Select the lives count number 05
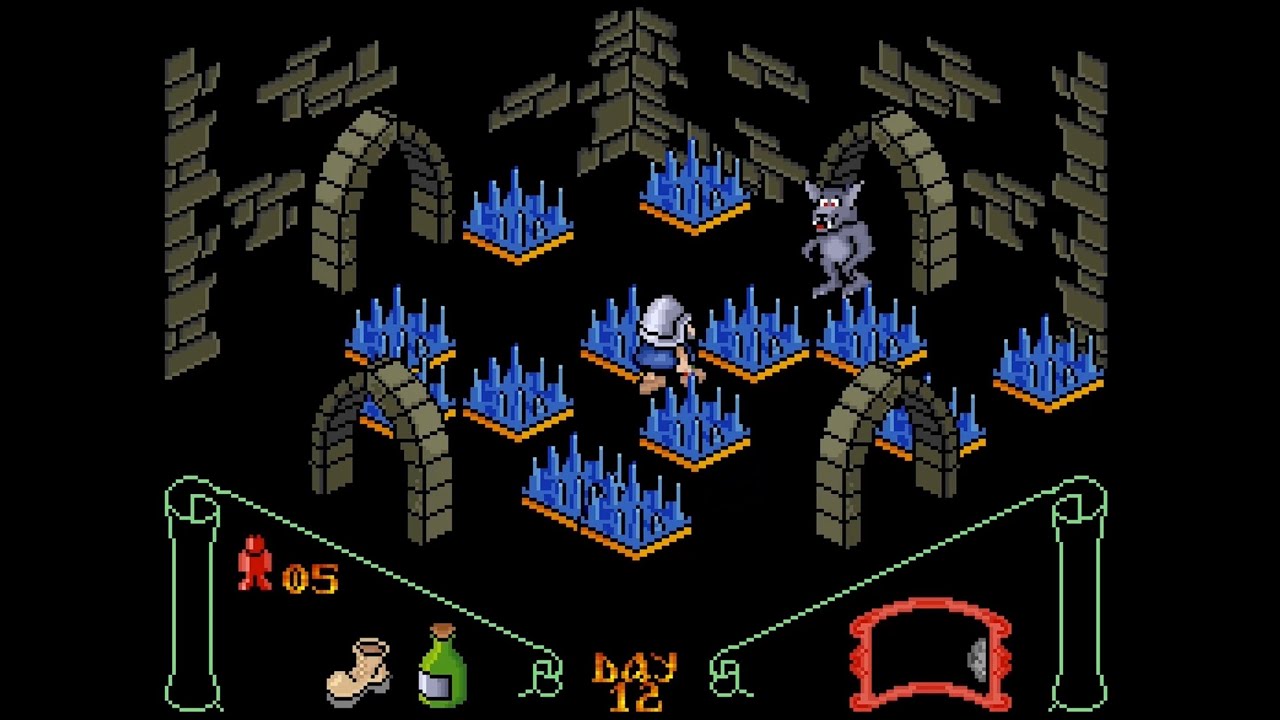Image resolution: width=1280 pixels, height=720 pixels. tap(310, 577)
